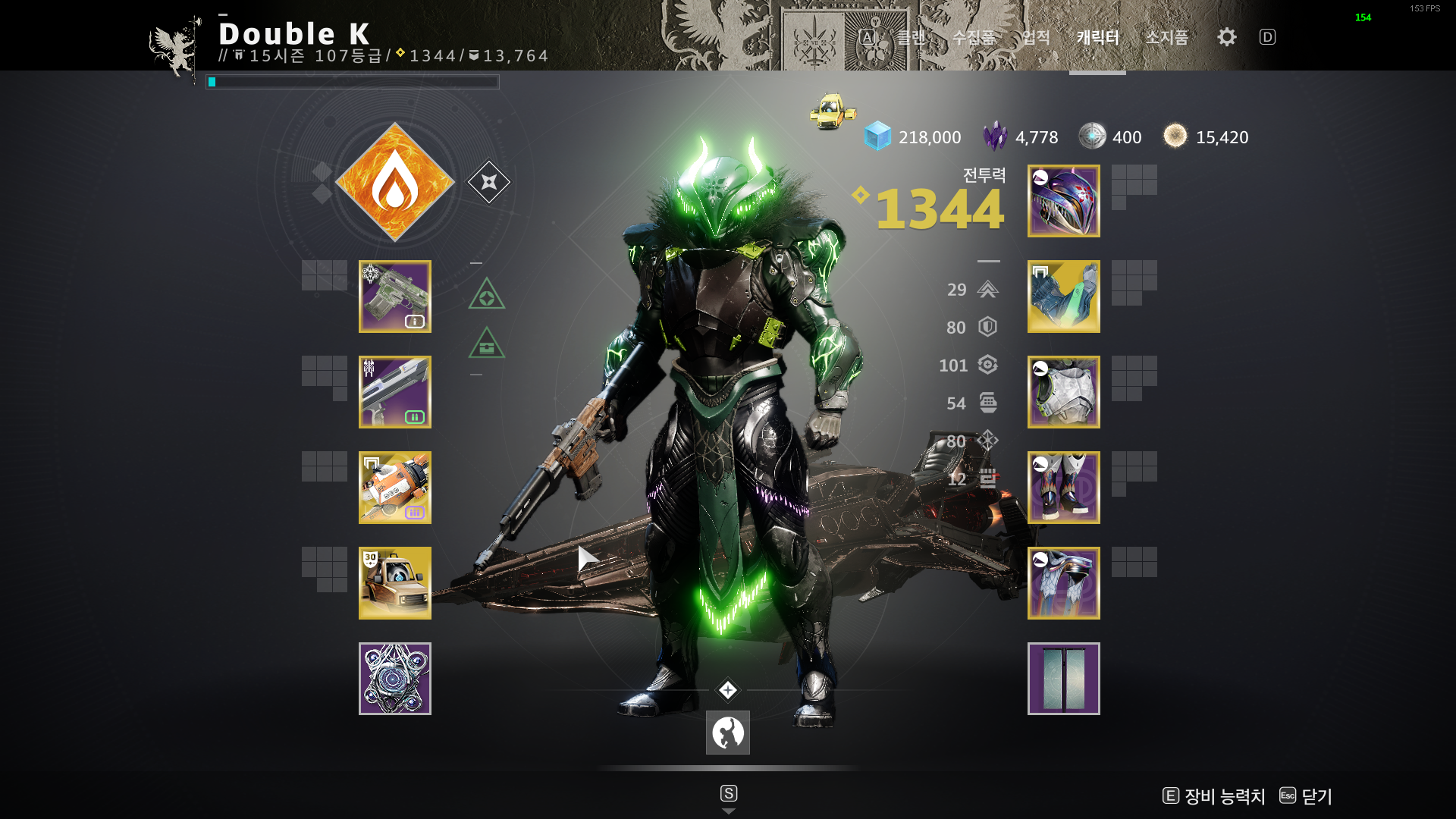Show the 소지품 tab
Image resolution: width=1456 pixels, height=819 pixels.
coord(1166,37)
